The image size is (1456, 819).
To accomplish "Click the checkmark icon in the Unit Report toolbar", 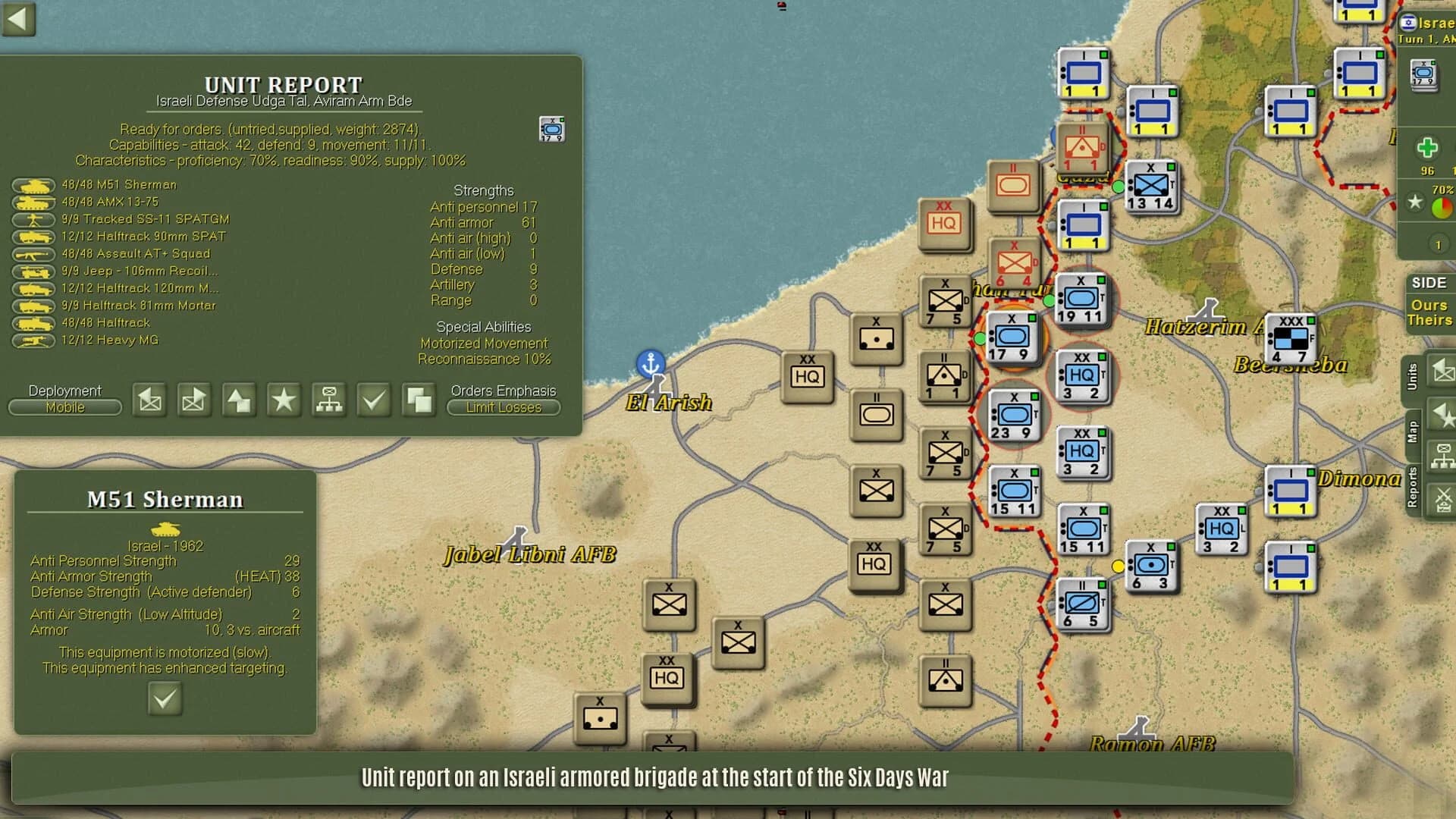I will (x=372, y=400).
